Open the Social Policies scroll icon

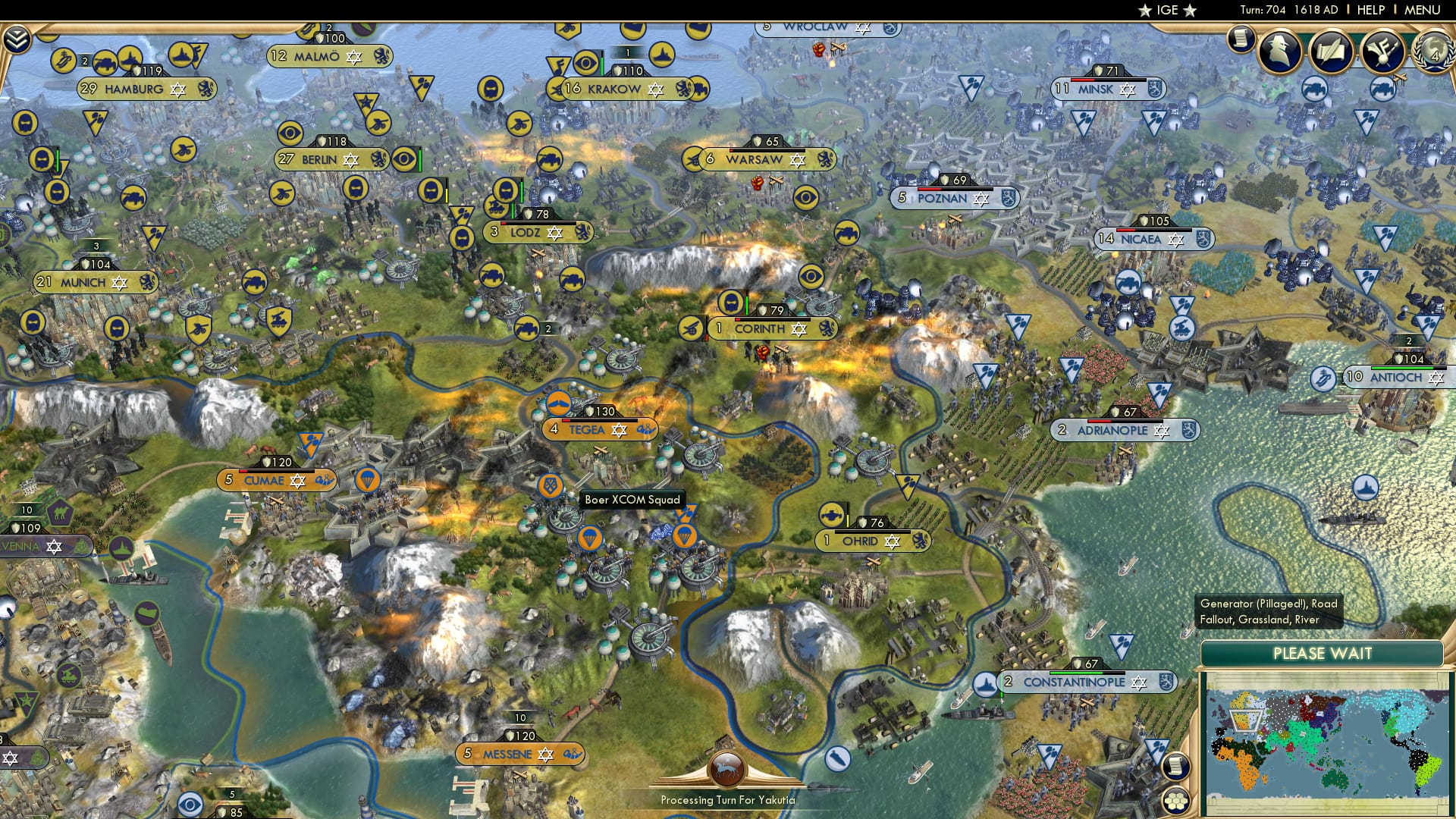point(1333,52)
